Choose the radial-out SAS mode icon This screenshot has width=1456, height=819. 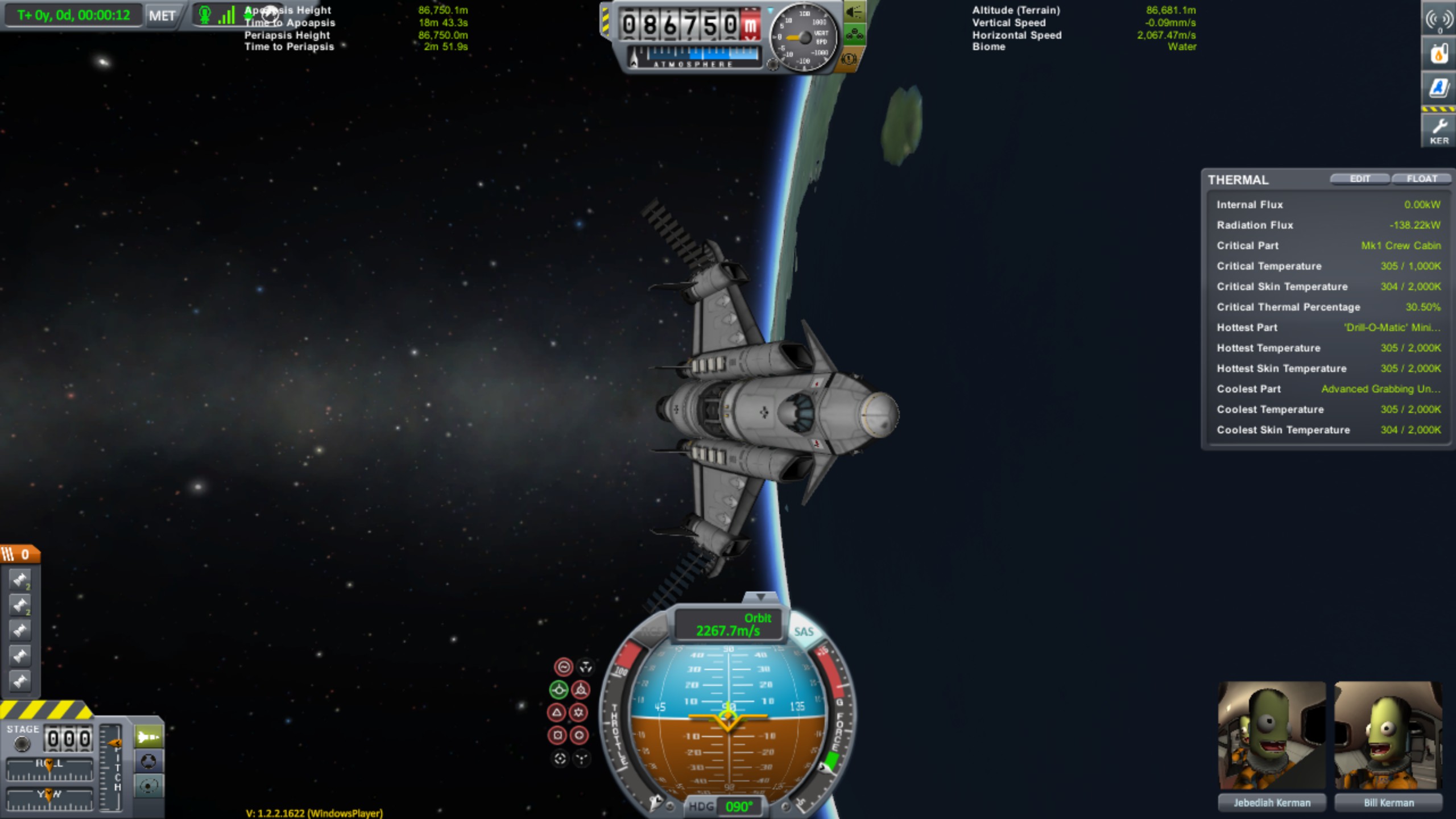pos(579,735)
